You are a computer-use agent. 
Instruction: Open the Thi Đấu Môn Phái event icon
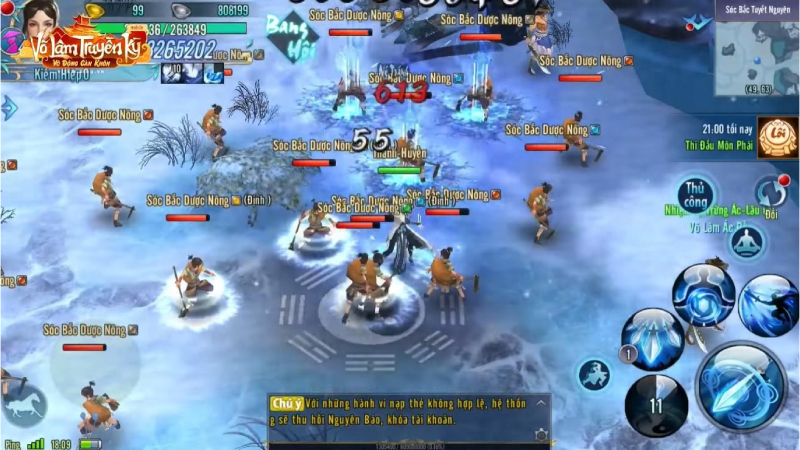click(776, 138)
